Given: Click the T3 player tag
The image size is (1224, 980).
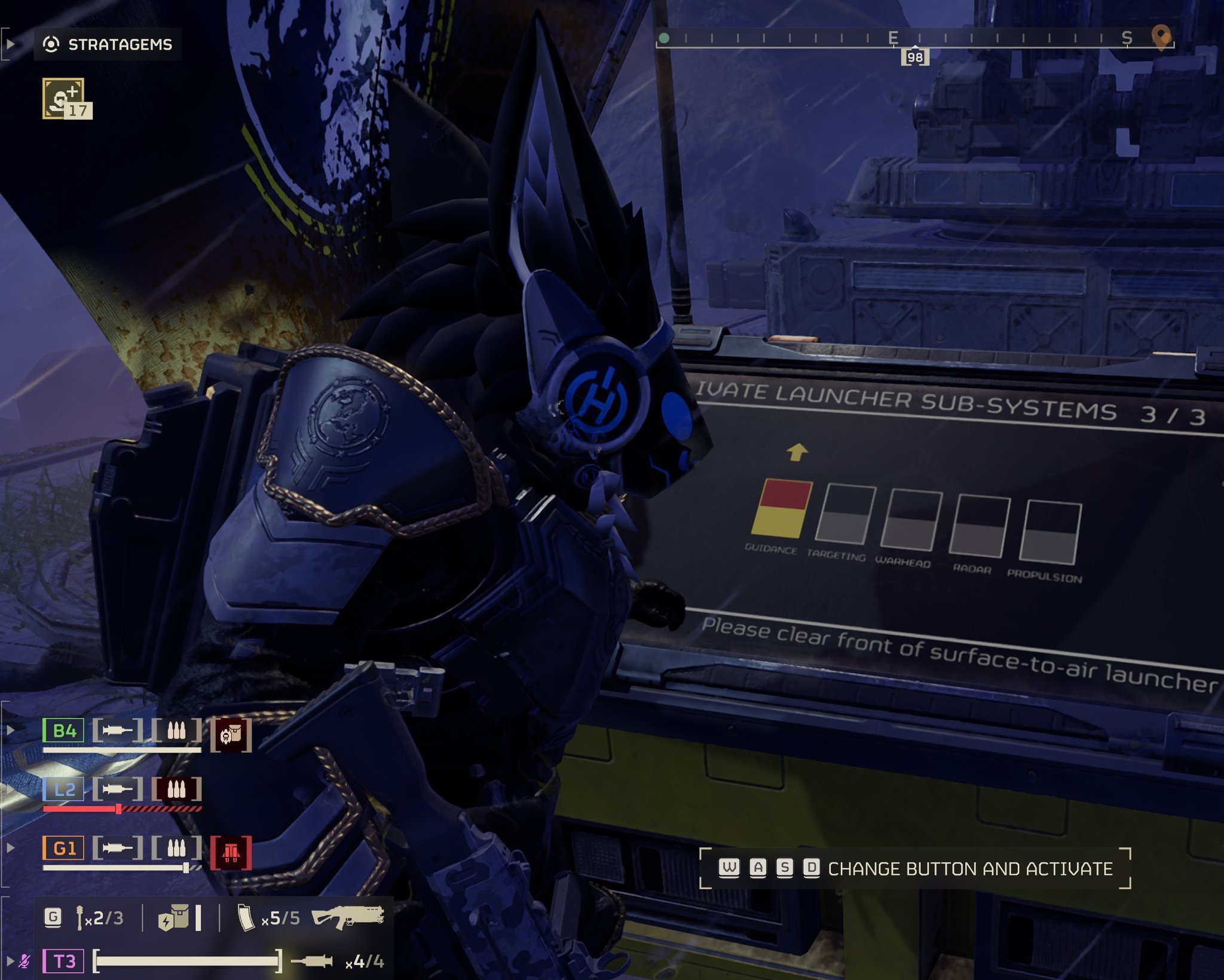Looking at the screenshot, I should pos(63,961).
